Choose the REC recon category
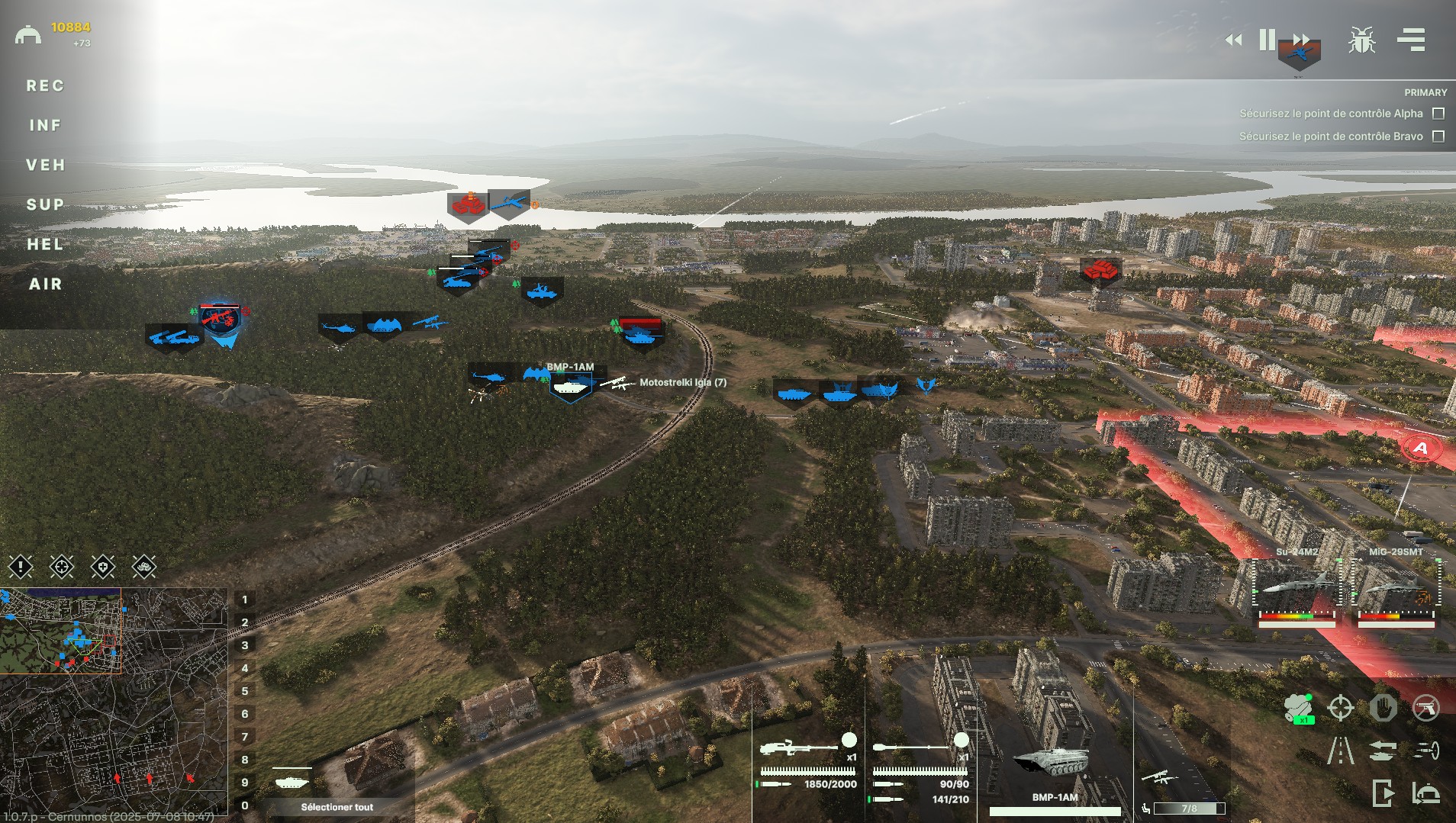Screen dimensions: 1456x823 [45, 85]
